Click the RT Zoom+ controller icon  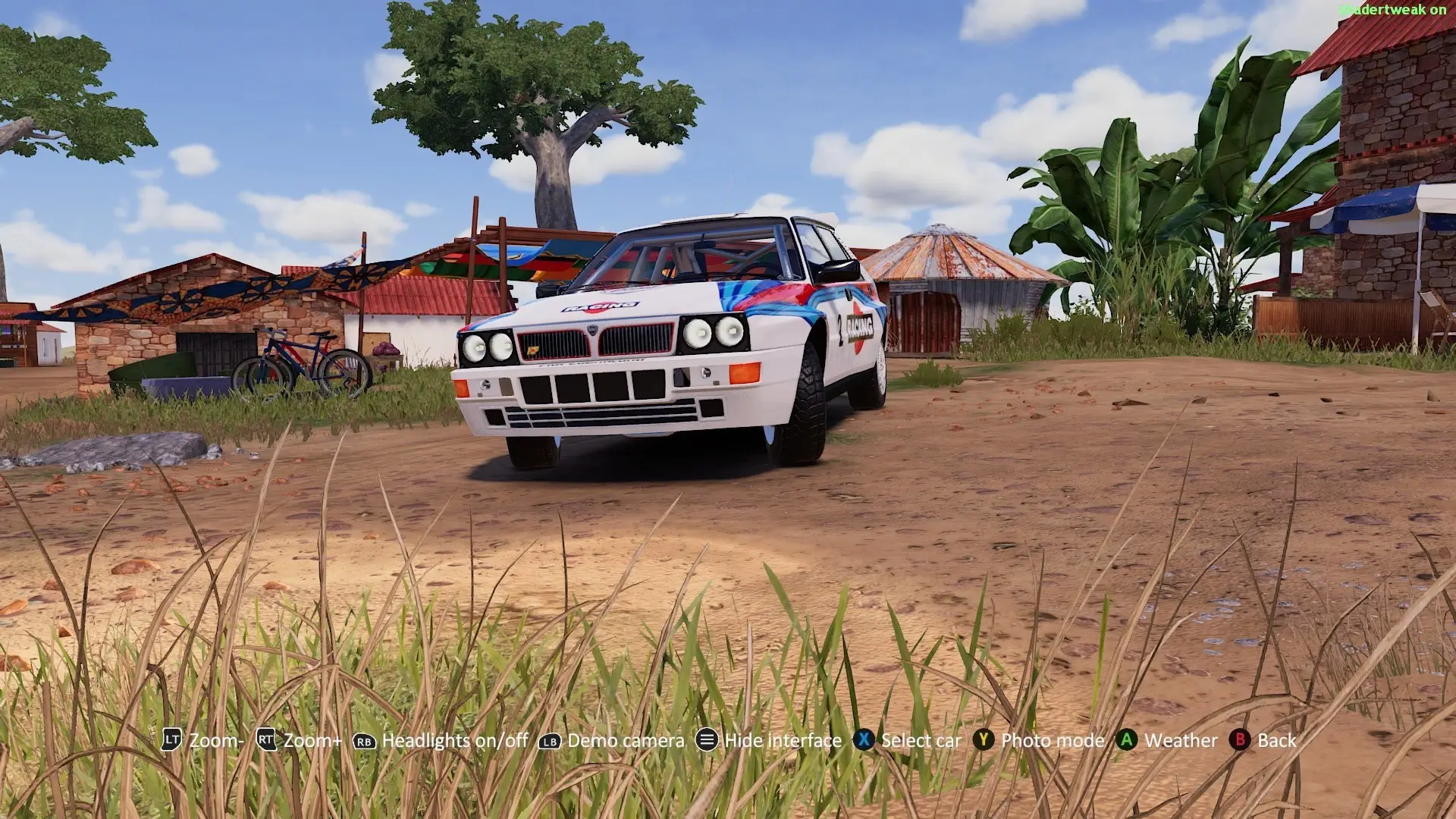pyautogui.click(x=266, y=740)
